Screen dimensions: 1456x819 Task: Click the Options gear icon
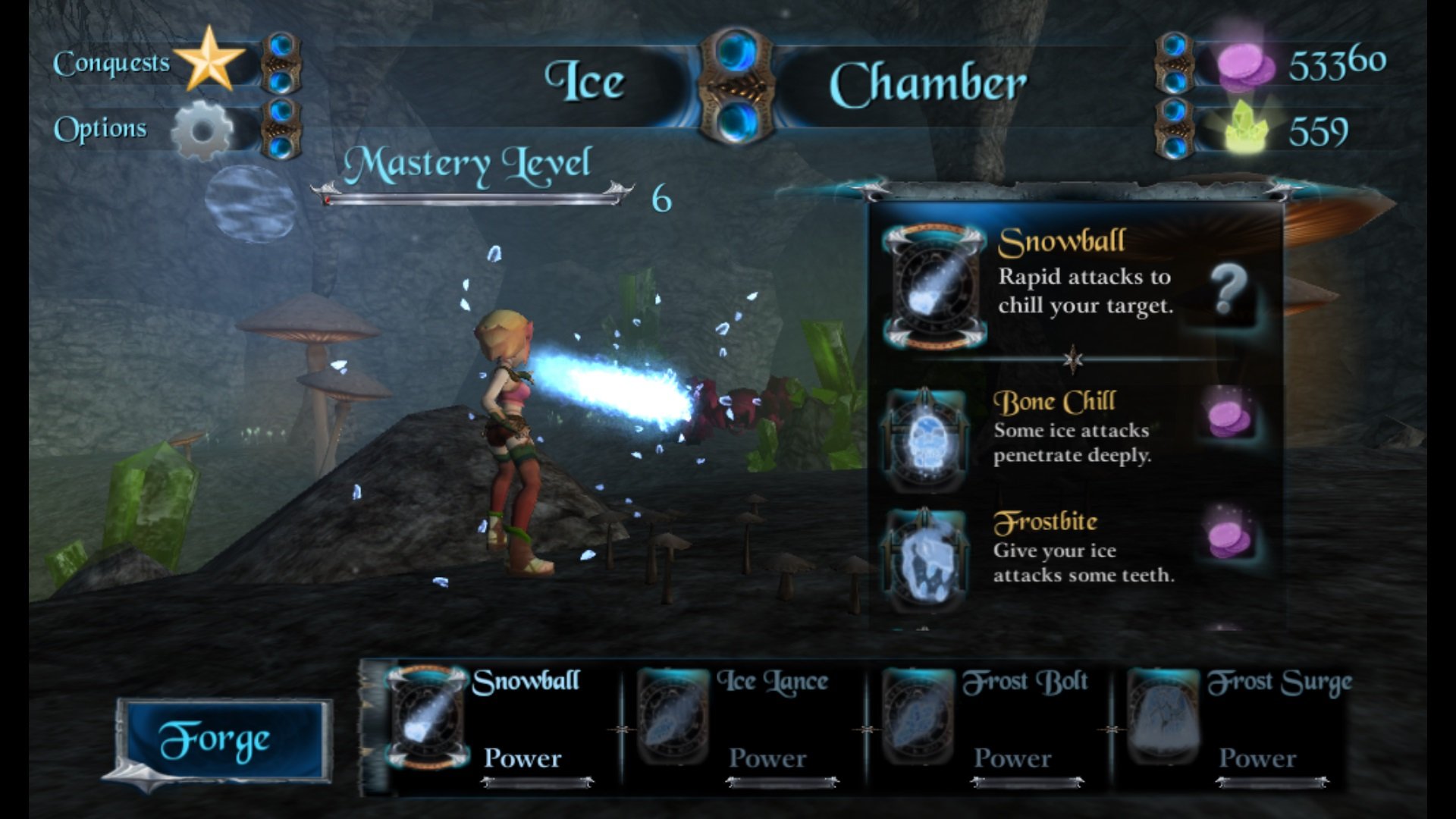pyautogui.click(x=203, y=130)
